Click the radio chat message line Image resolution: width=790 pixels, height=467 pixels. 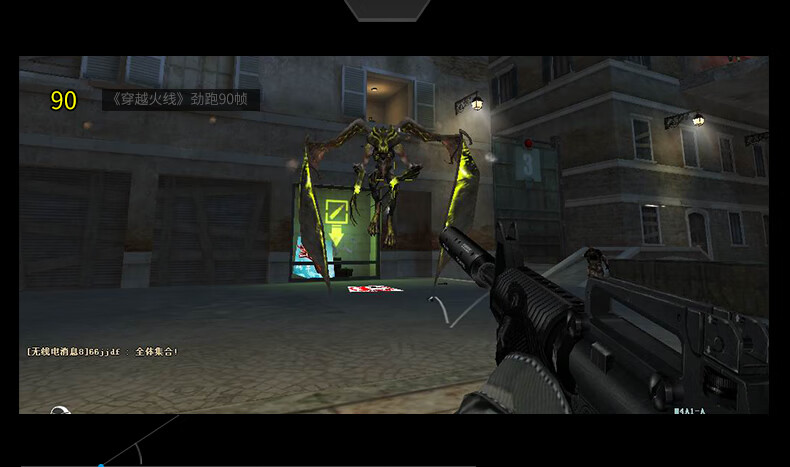click(x=102, y=351)
